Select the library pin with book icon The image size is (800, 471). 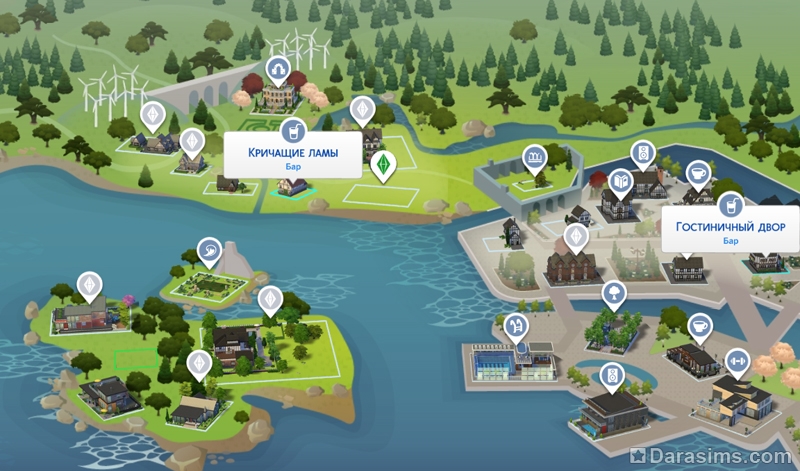(x=619, y=181)
